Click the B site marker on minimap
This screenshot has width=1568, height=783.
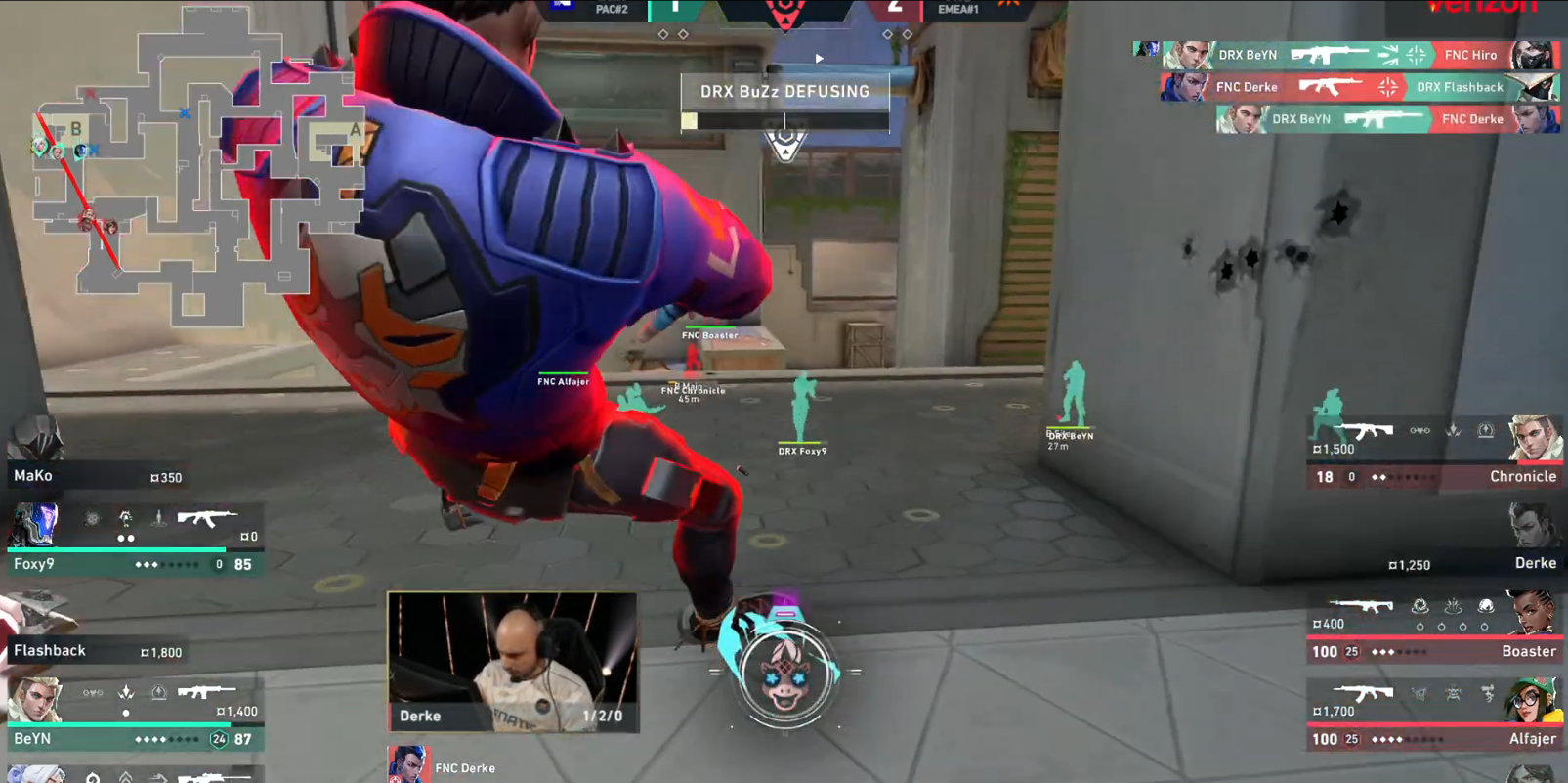(75, 129)
